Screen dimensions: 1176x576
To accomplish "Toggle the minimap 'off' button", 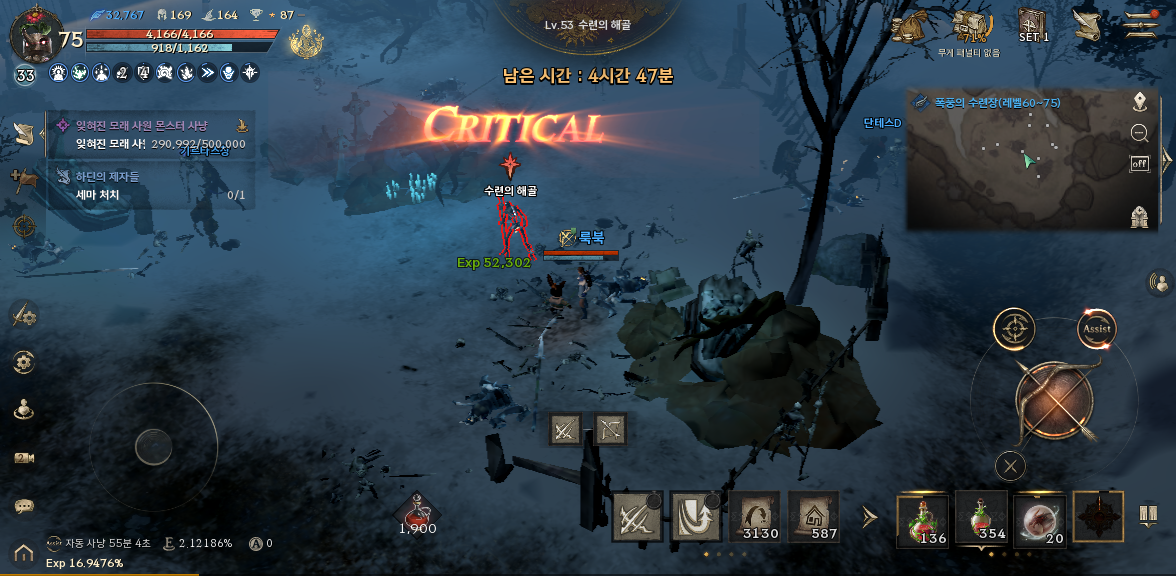I will pos(1139,164).
